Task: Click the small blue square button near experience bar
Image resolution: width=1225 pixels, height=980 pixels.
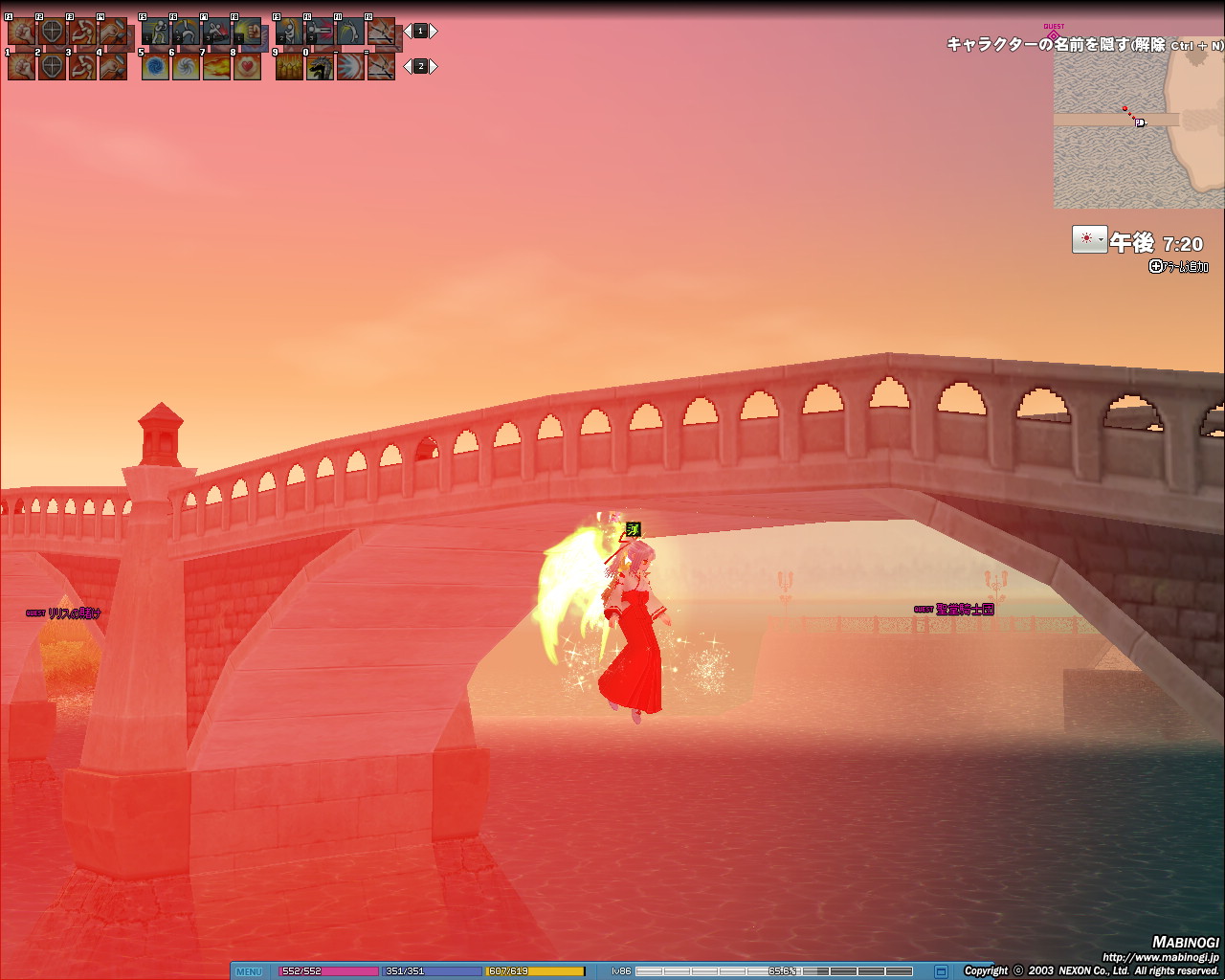Action: pyautogui.click(x=941, y=971)
